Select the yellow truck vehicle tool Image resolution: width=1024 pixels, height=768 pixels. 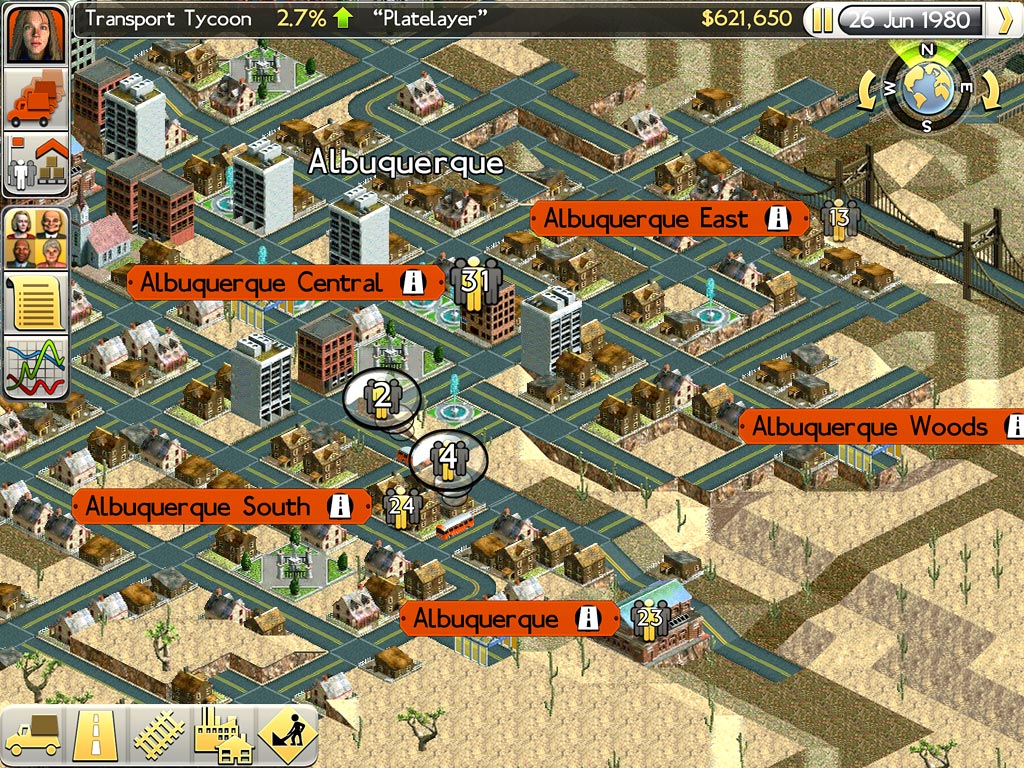click(x=33, y=735)
